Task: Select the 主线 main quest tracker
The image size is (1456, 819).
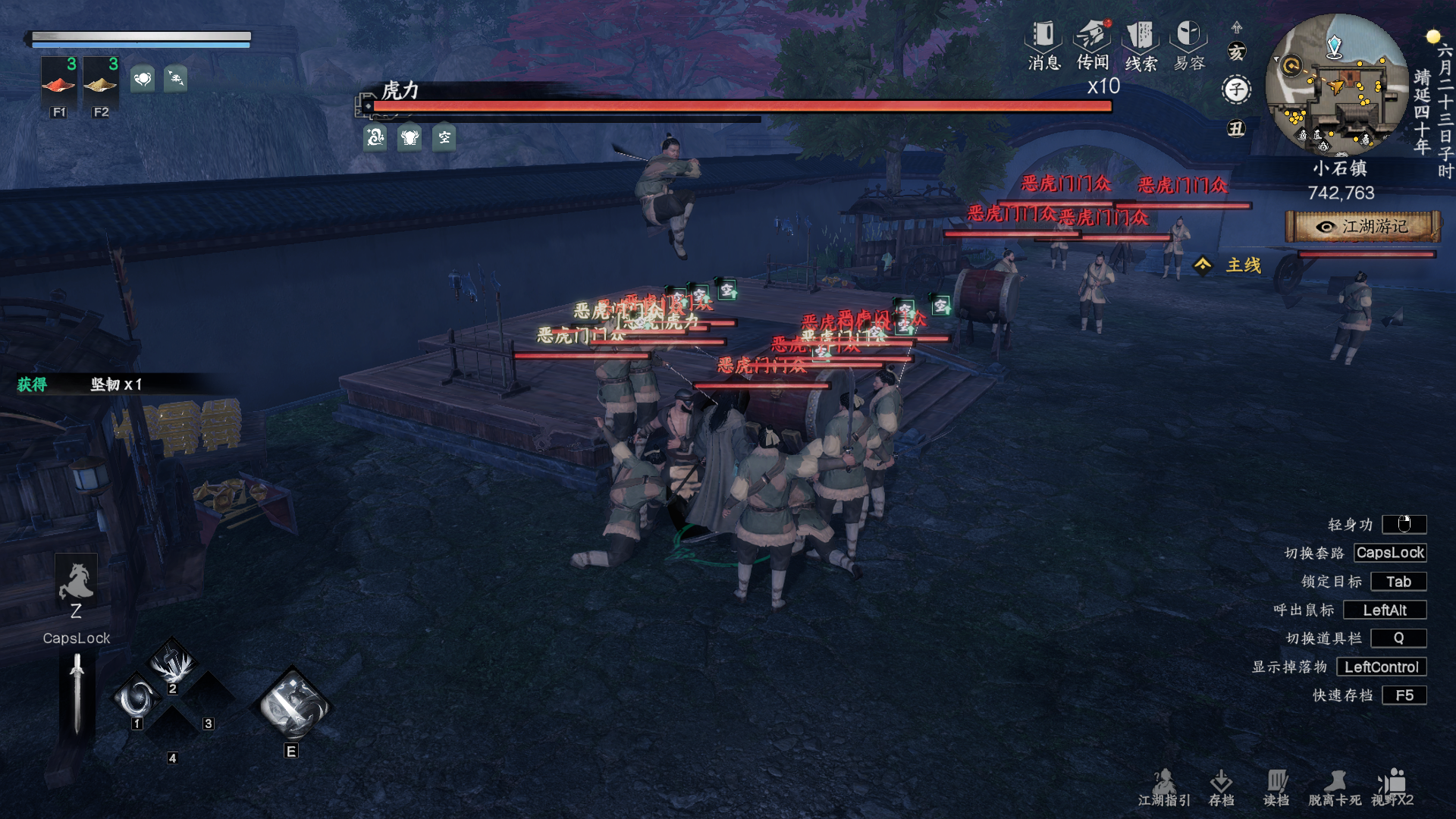Action: coord(1233,265)
